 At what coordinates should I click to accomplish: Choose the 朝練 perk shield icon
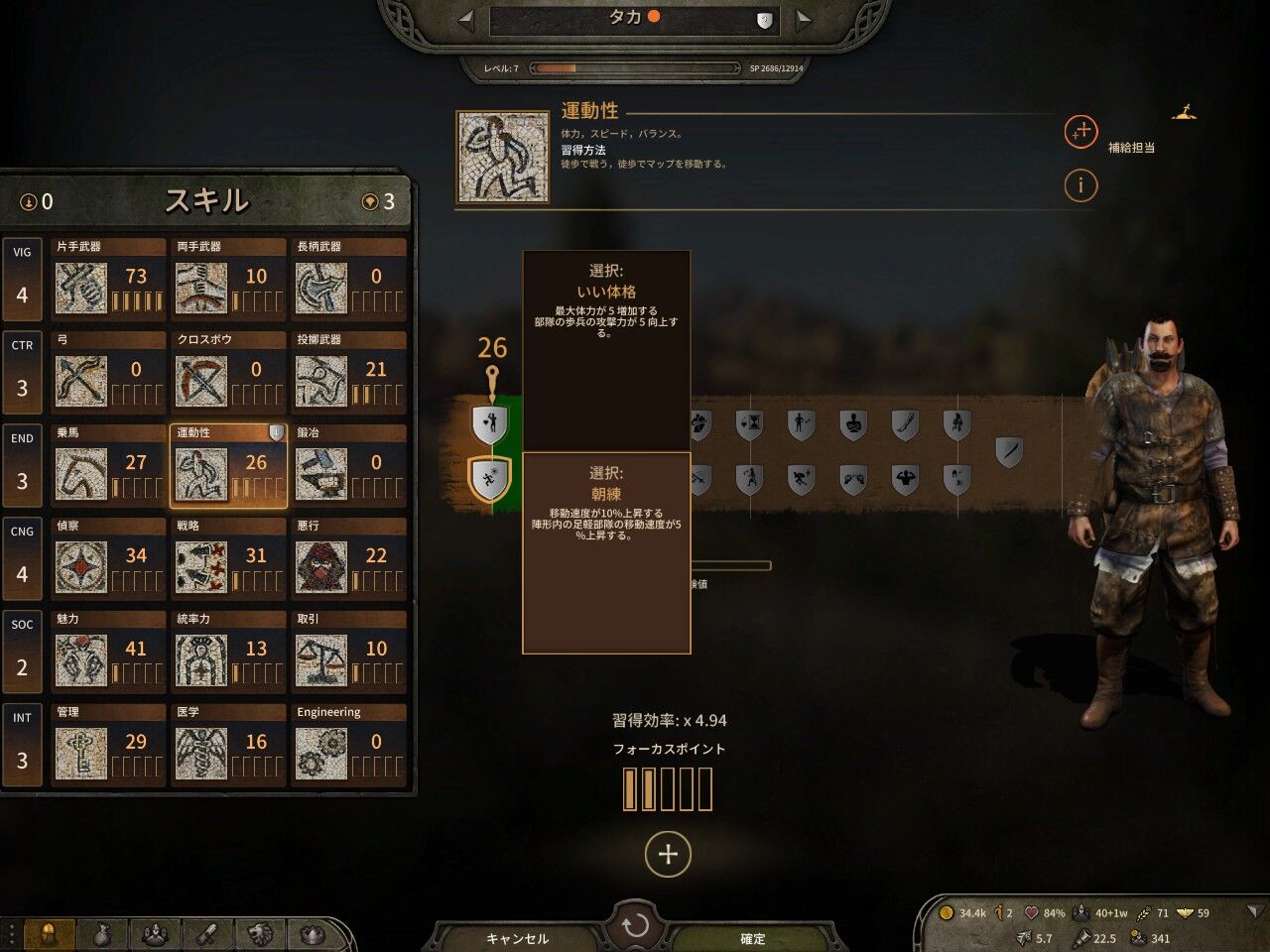(489, 480)
